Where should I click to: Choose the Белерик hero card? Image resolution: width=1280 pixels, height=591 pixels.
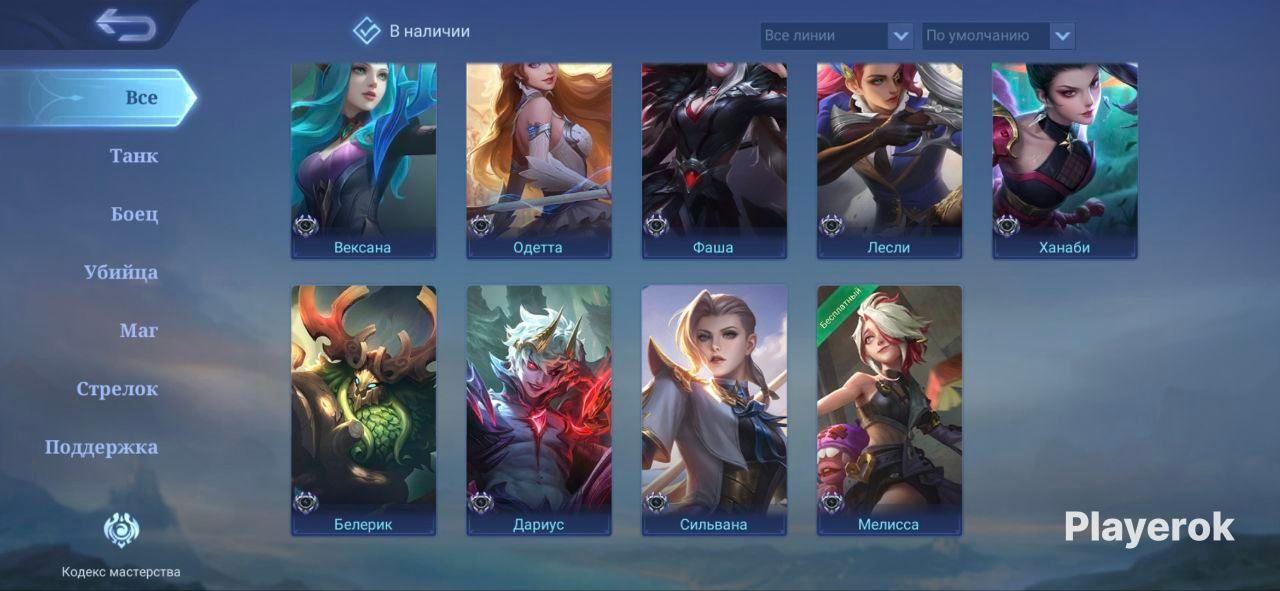tap(363, 410)
